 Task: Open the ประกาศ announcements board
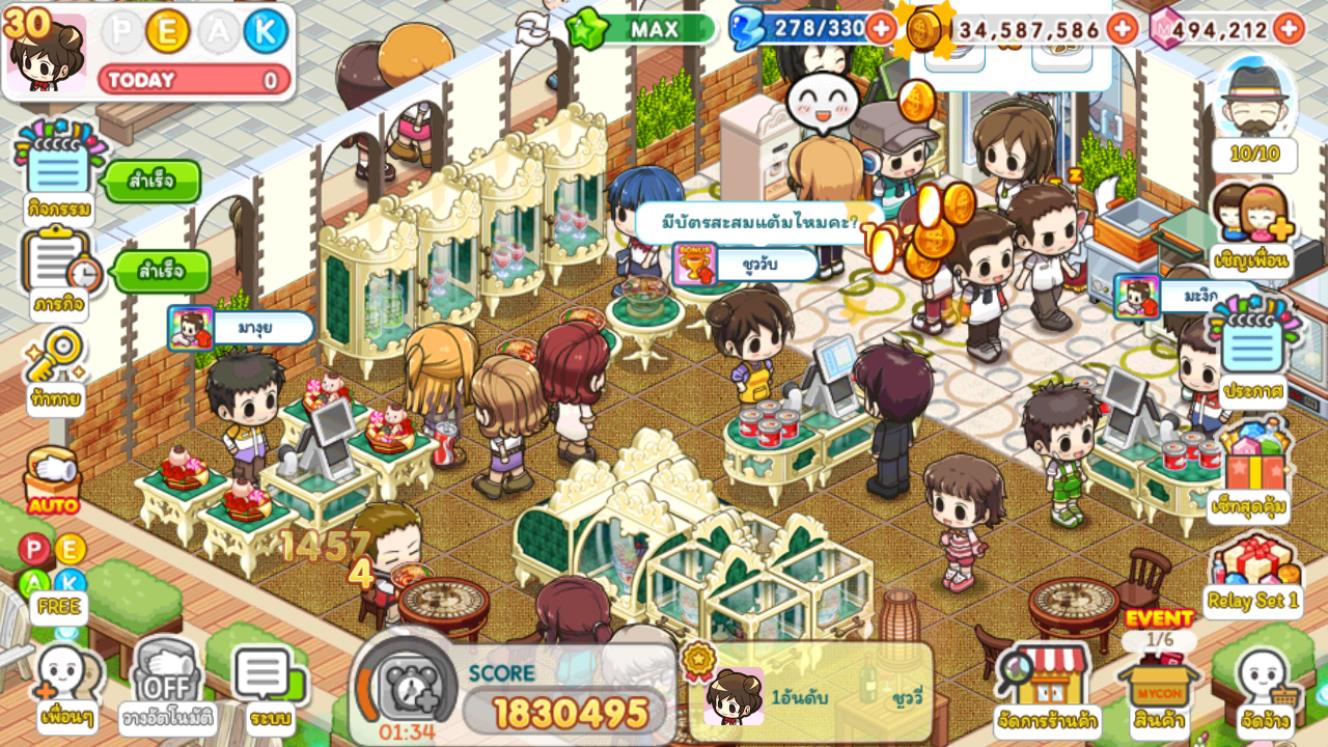tap(1252, 355)
